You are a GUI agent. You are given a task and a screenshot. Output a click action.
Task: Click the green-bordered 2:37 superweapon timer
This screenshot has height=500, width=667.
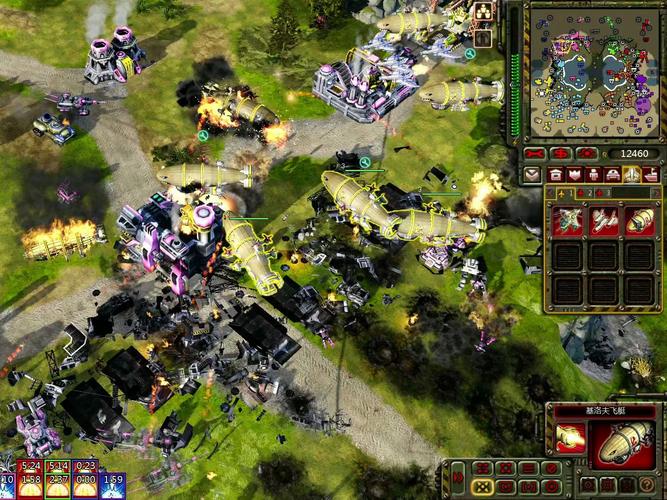[57, 481]
